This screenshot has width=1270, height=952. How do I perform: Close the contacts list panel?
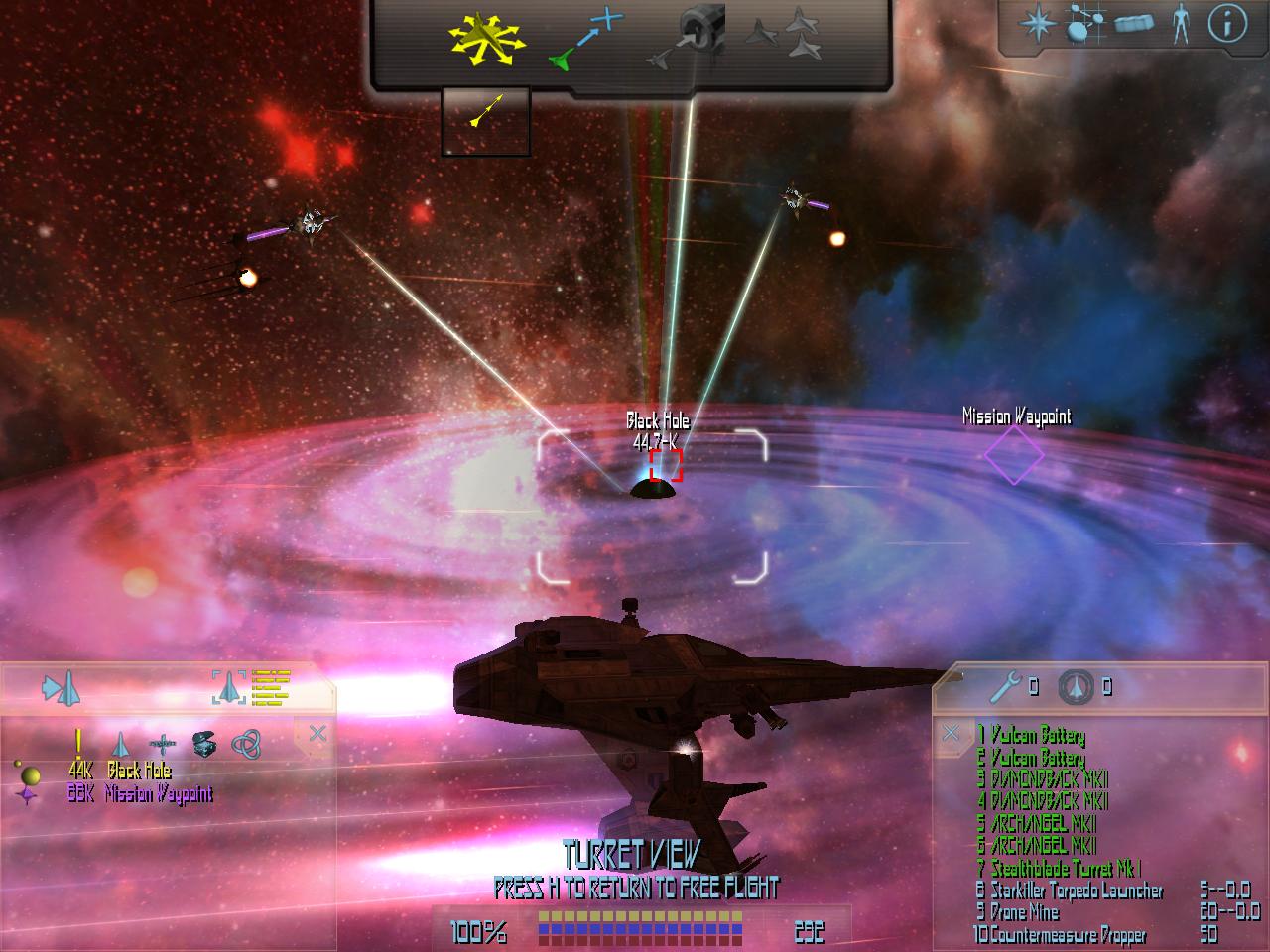[317, 734]
